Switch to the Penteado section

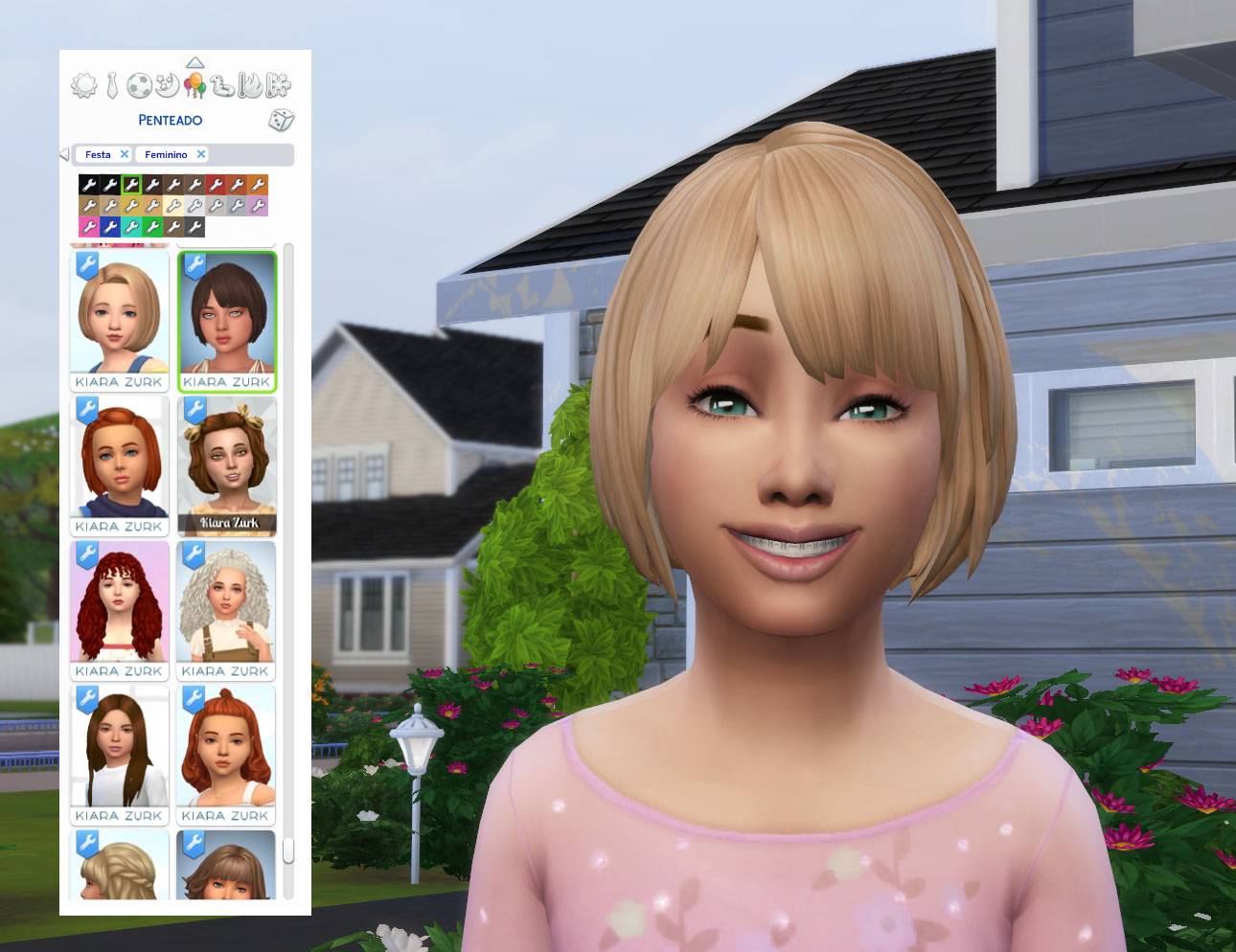click(169, 120)
